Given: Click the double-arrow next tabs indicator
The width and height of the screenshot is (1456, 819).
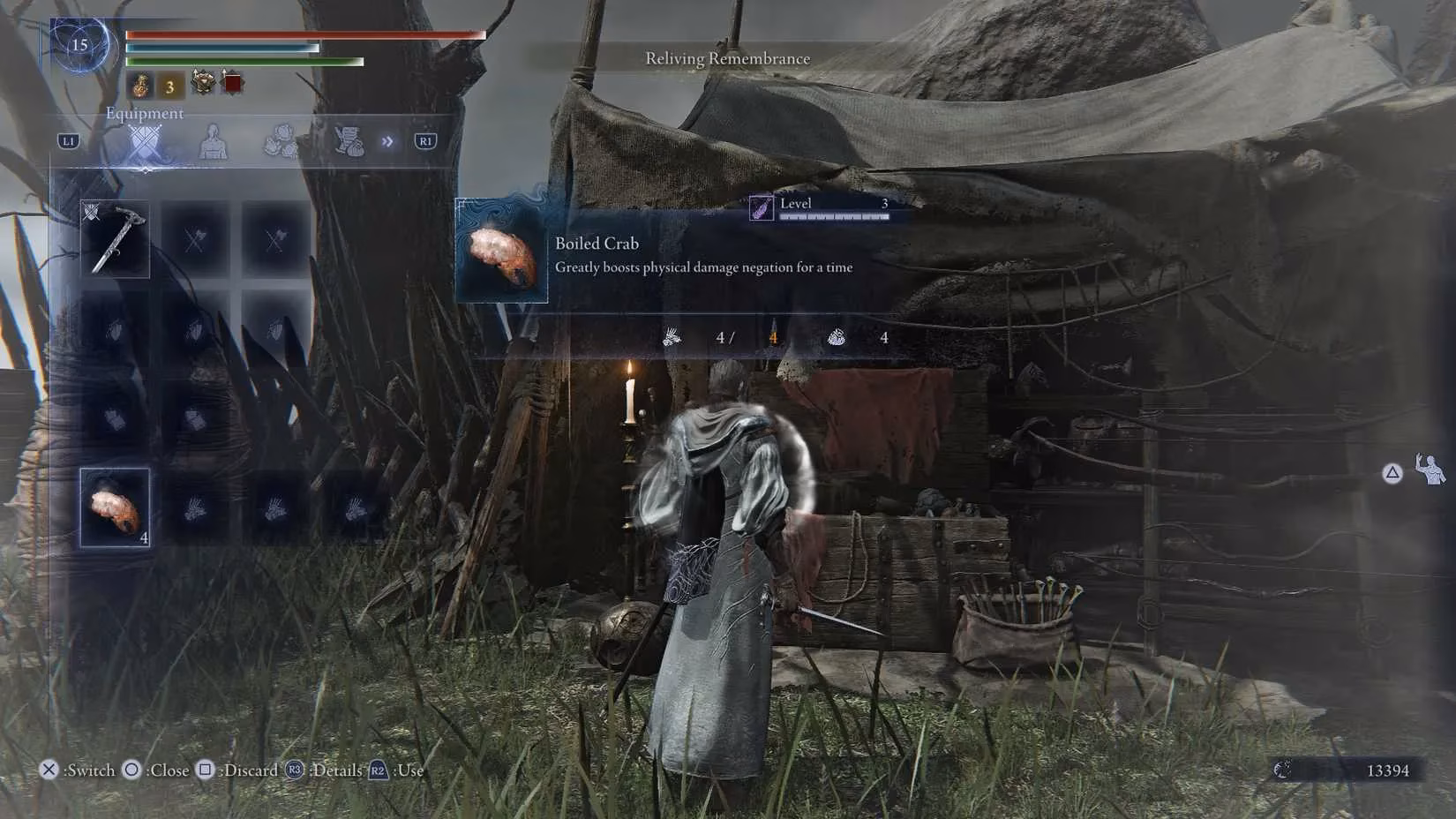Looking at the screenshot, I should tap(387, 142).
